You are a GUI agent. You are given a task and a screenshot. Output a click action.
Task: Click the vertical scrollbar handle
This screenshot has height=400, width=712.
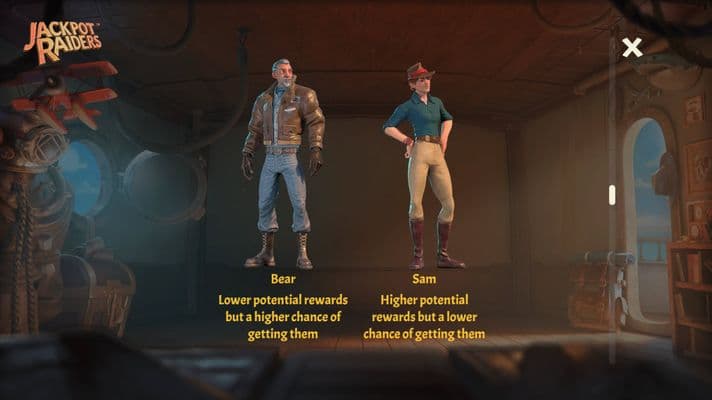point(612,195)
